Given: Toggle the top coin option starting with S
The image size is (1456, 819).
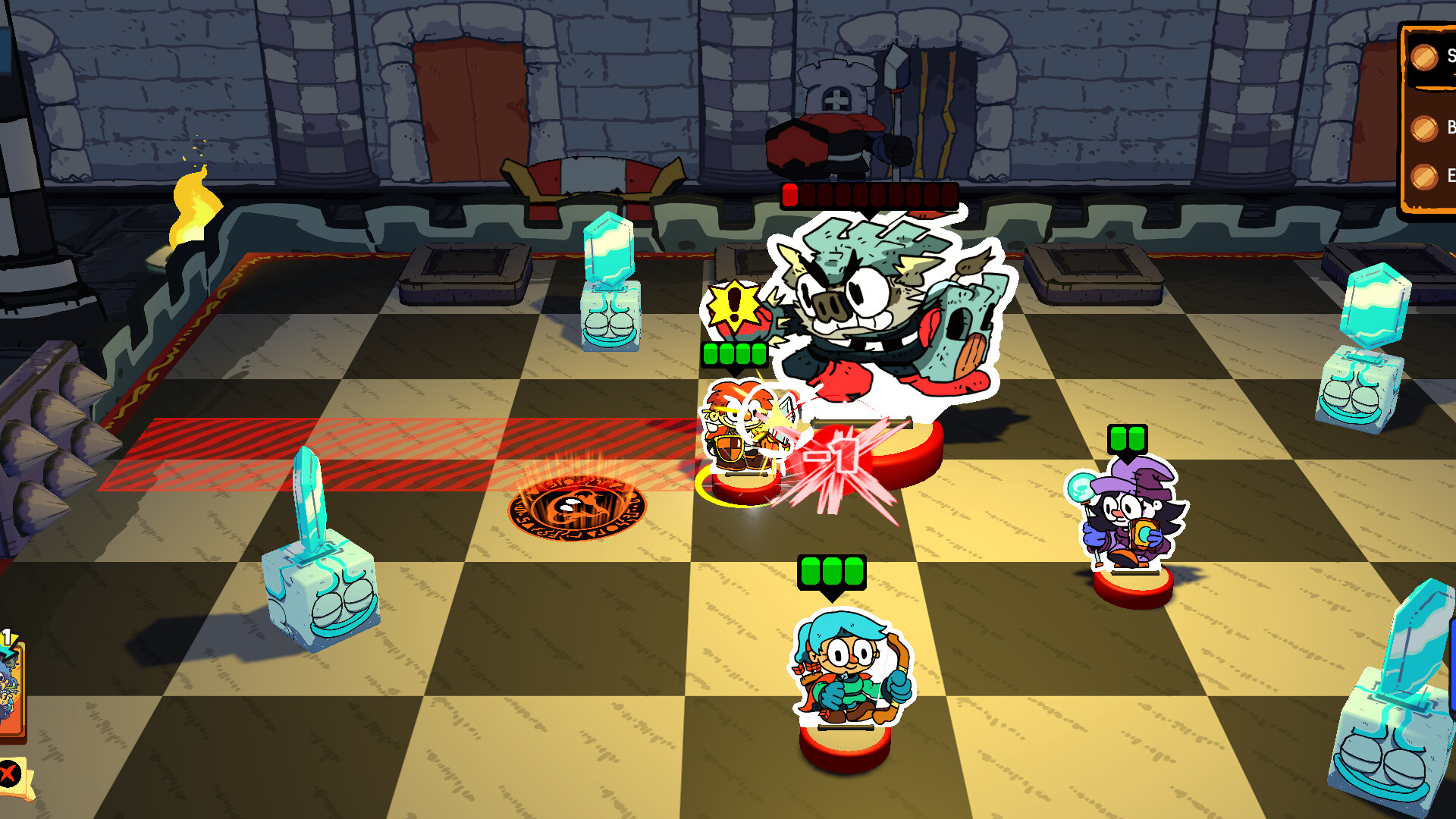Looking at the screenshot, I should [1425, 57].
